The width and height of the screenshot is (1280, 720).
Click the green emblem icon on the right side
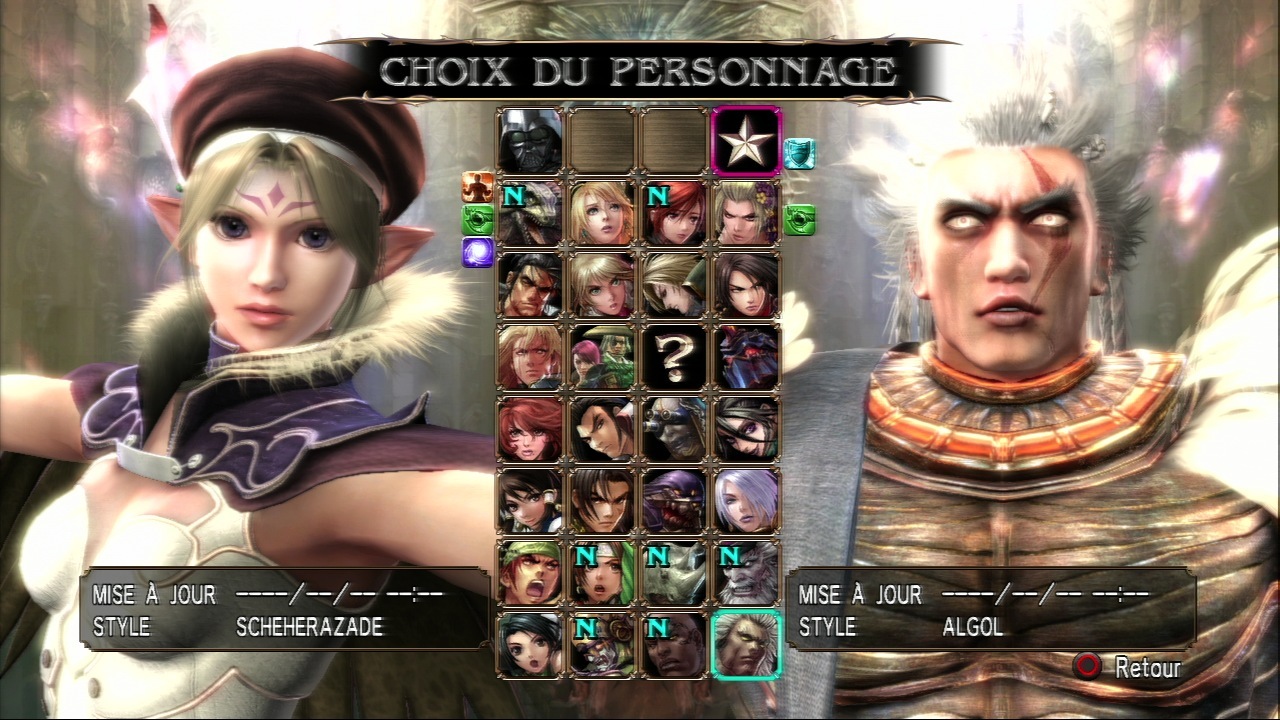[x=800, y=221]
